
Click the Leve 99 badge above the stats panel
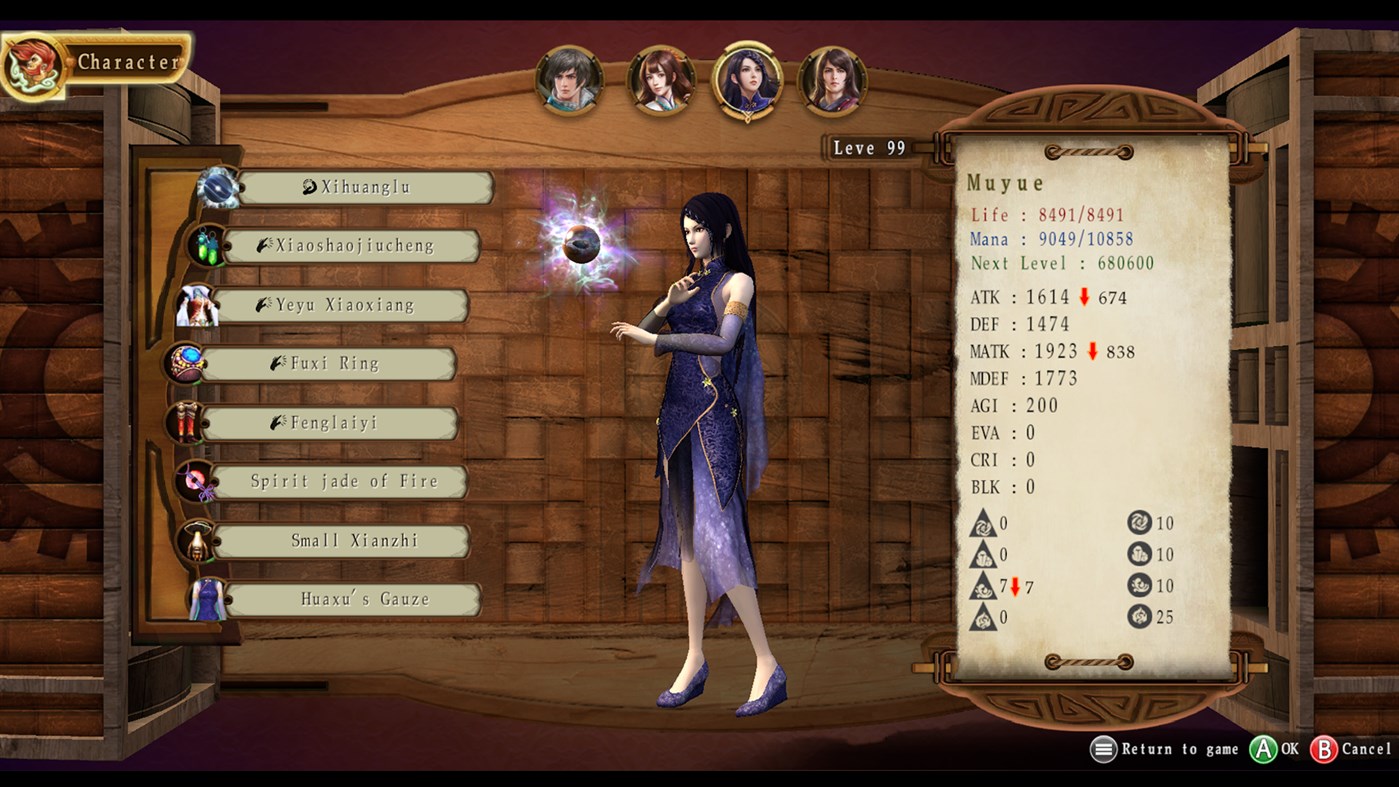(x=869, y=148)
